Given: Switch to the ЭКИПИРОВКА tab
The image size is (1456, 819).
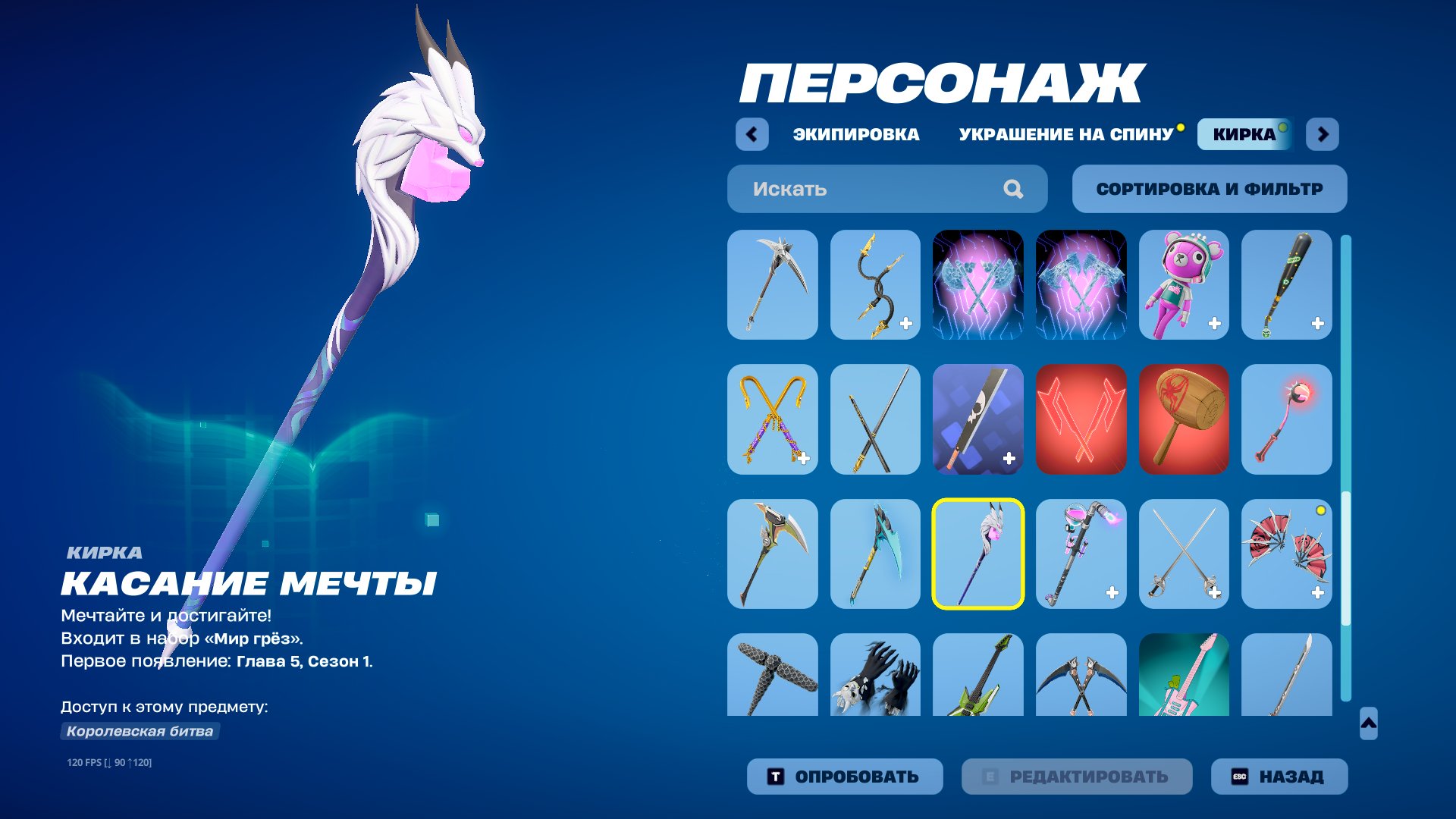Looking at the screenshot, I should point(855,134).
